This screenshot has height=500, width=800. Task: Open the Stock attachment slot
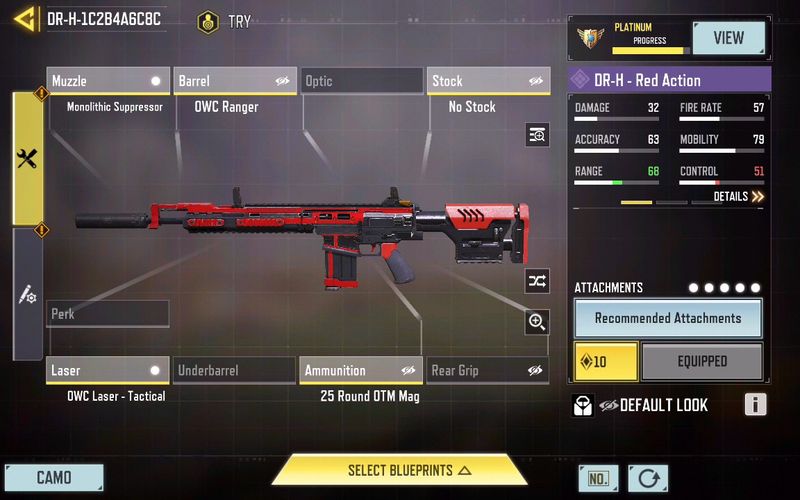coord(489,81)
